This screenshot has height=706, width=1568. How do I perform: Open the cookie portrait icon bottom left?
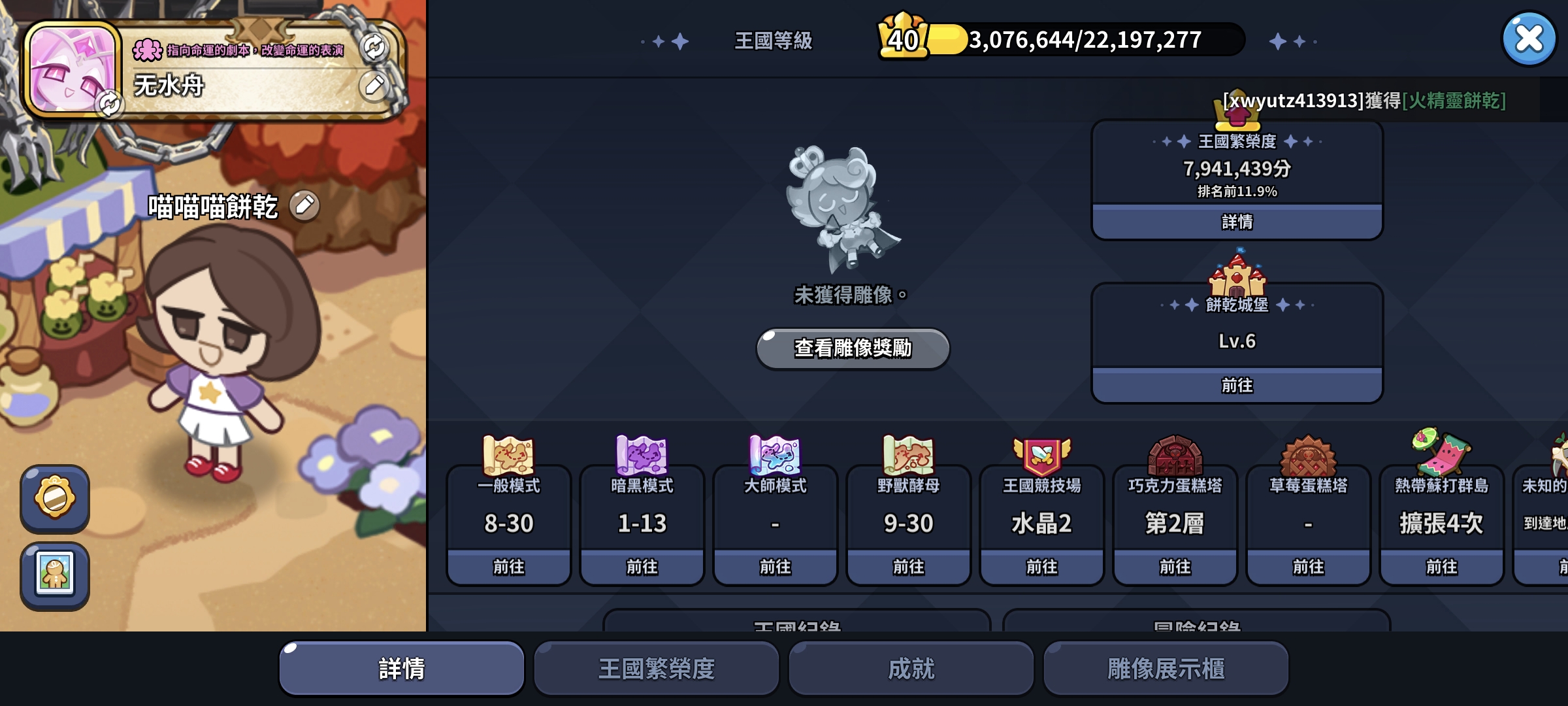55,575
